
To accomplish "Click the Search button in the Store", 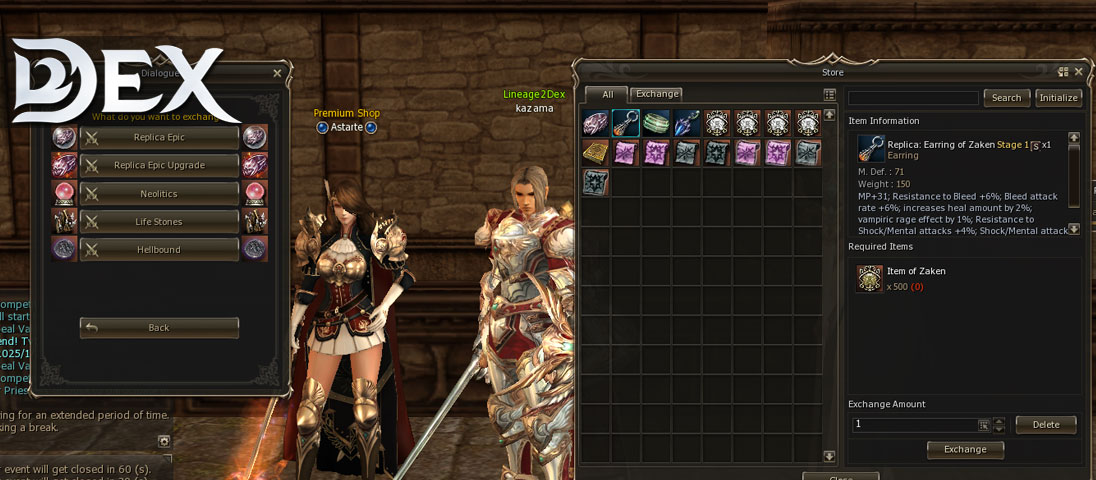I will [1006, 98].
